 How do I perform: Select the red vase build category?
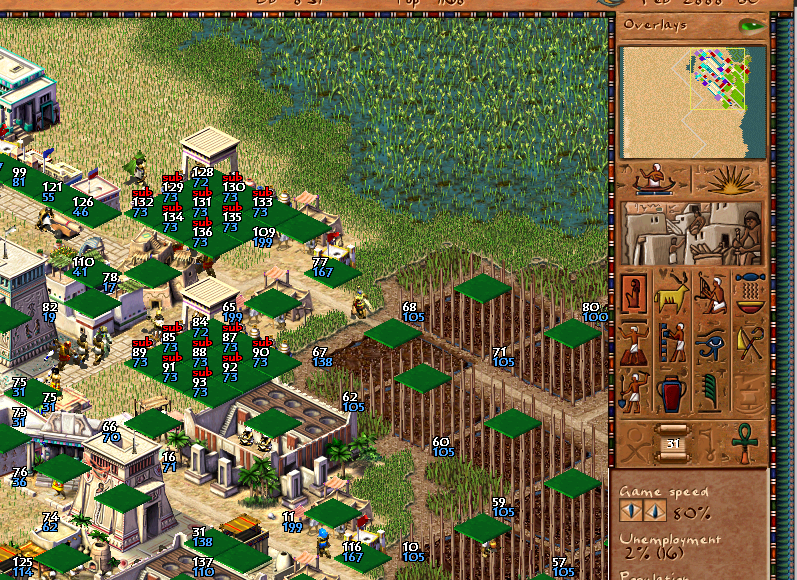672,391
